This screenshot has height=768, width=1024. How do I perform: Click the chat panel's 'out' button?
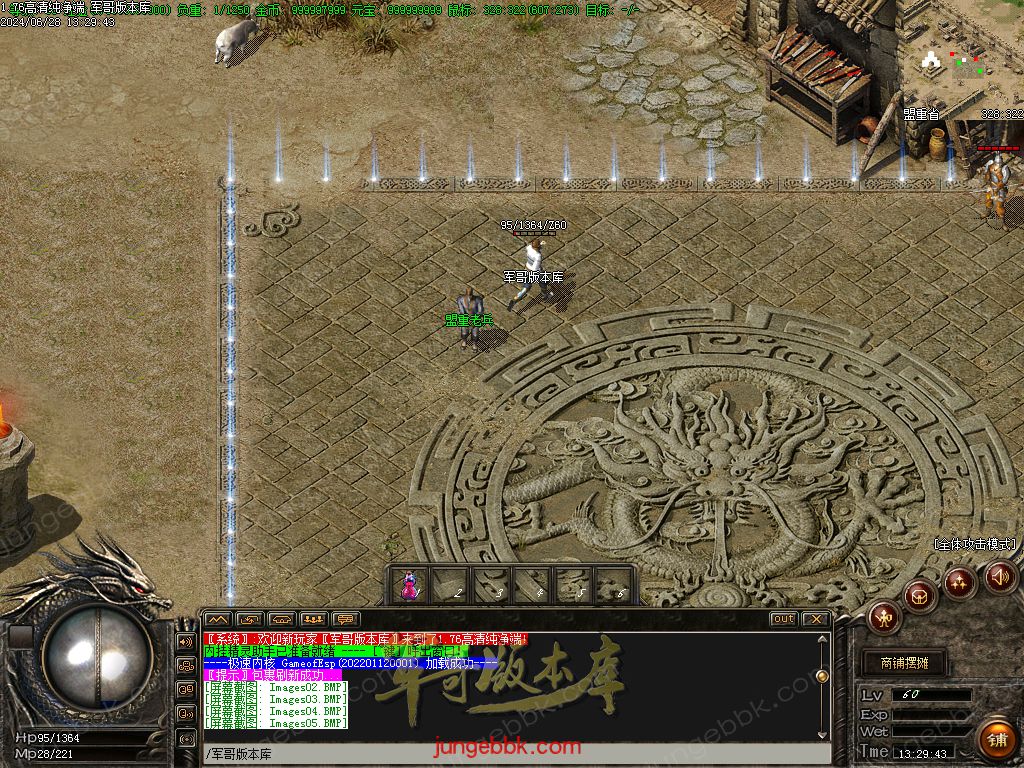point(783,619)
